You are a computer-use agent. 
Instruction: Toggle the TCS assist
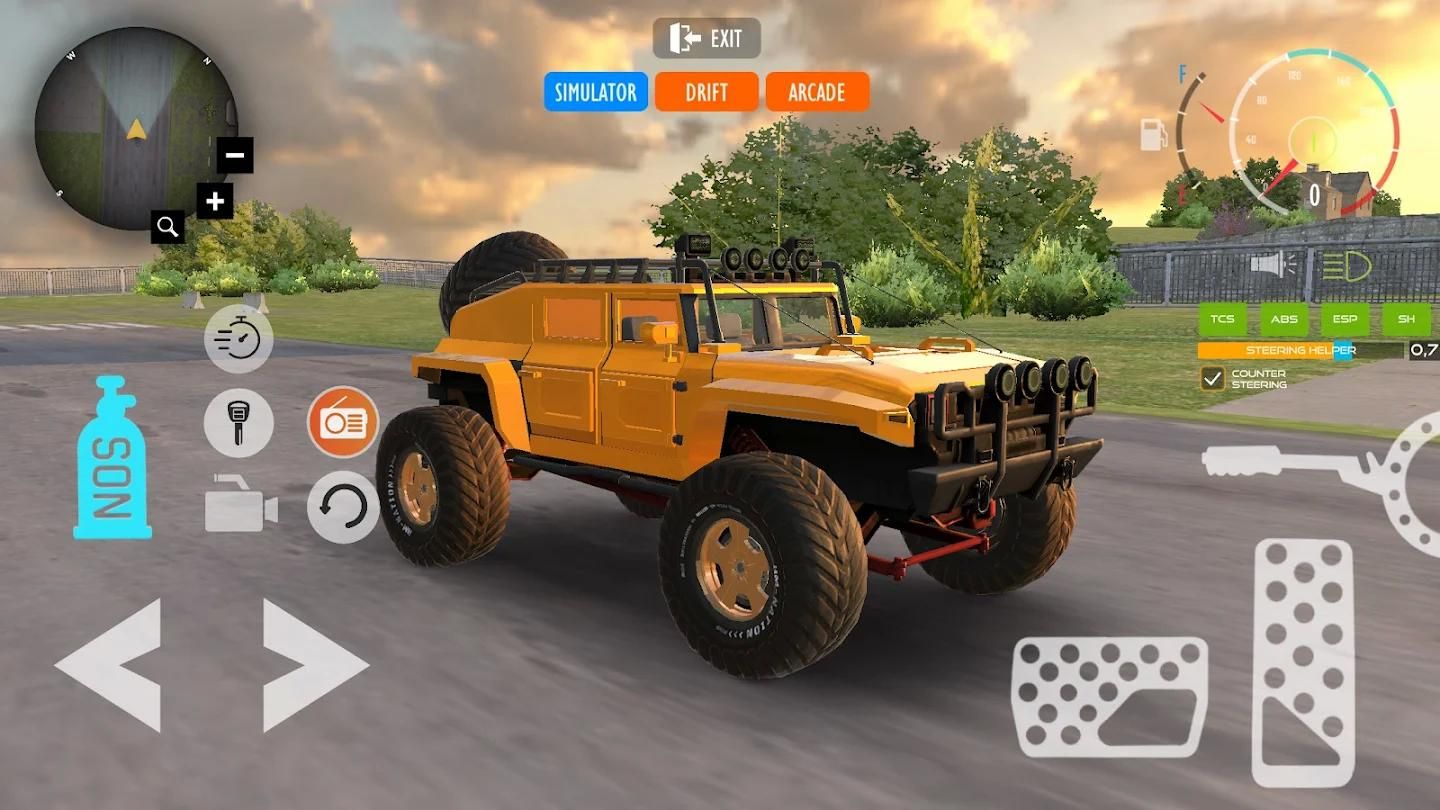pyautogui.click(x=1223, y=320)
